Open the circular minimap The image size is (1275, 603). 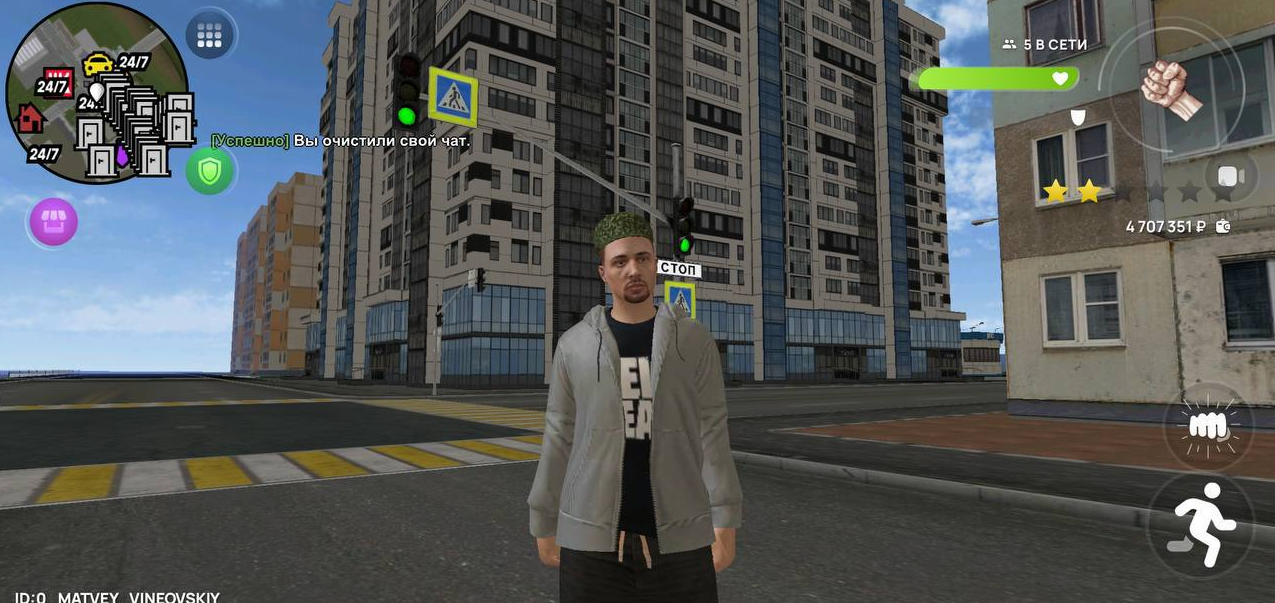click(97, 94)
